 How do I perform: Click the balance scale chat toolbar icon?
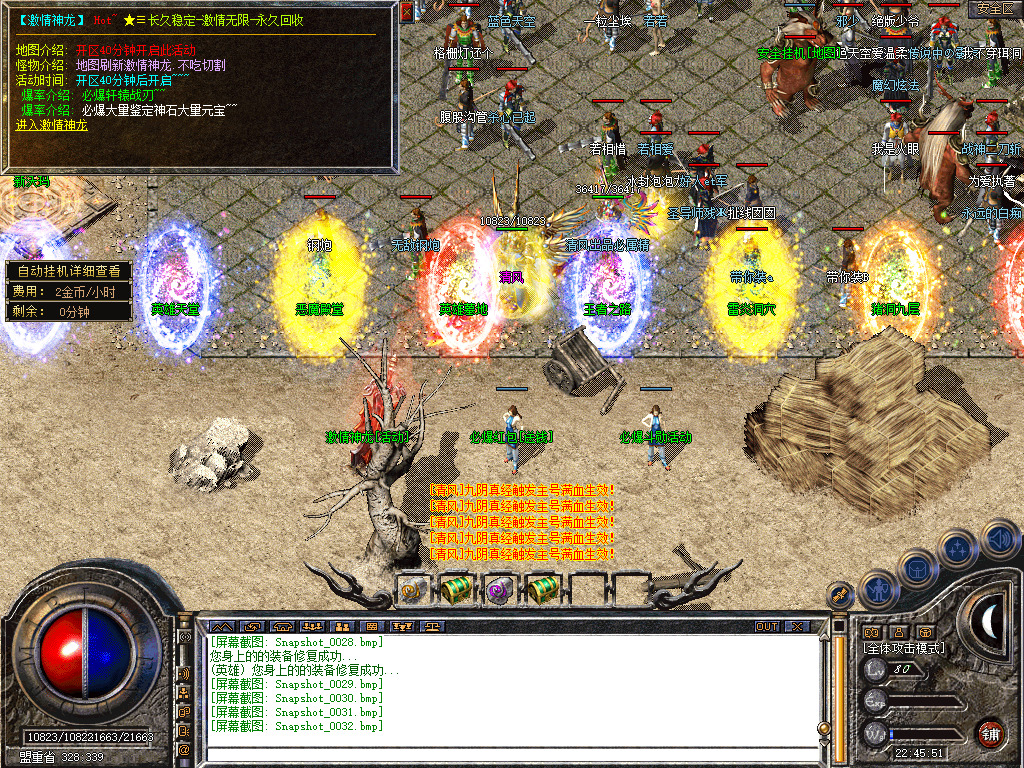click(x=433, y=627)
